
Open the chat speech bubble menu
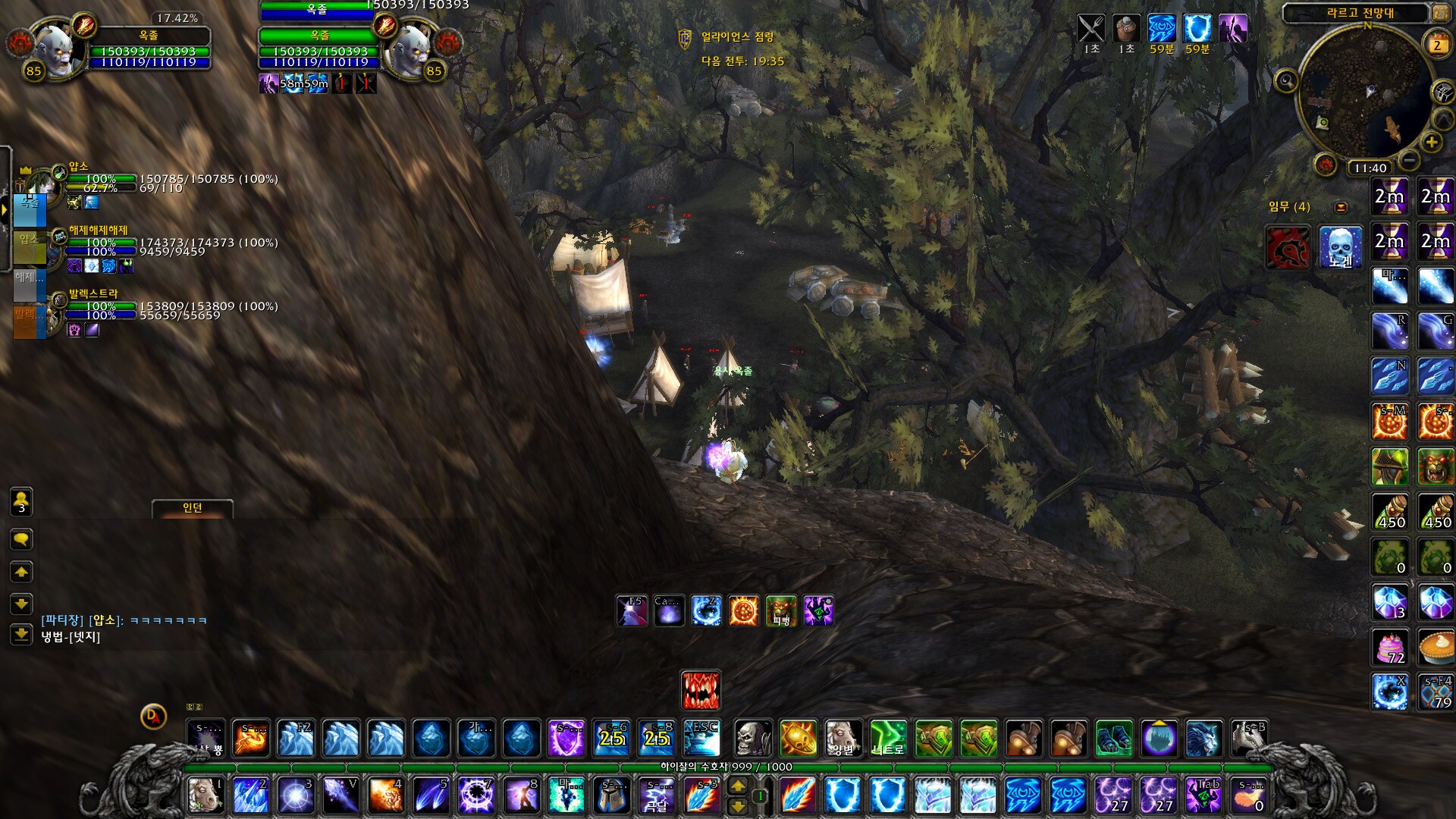pos(21,539)
